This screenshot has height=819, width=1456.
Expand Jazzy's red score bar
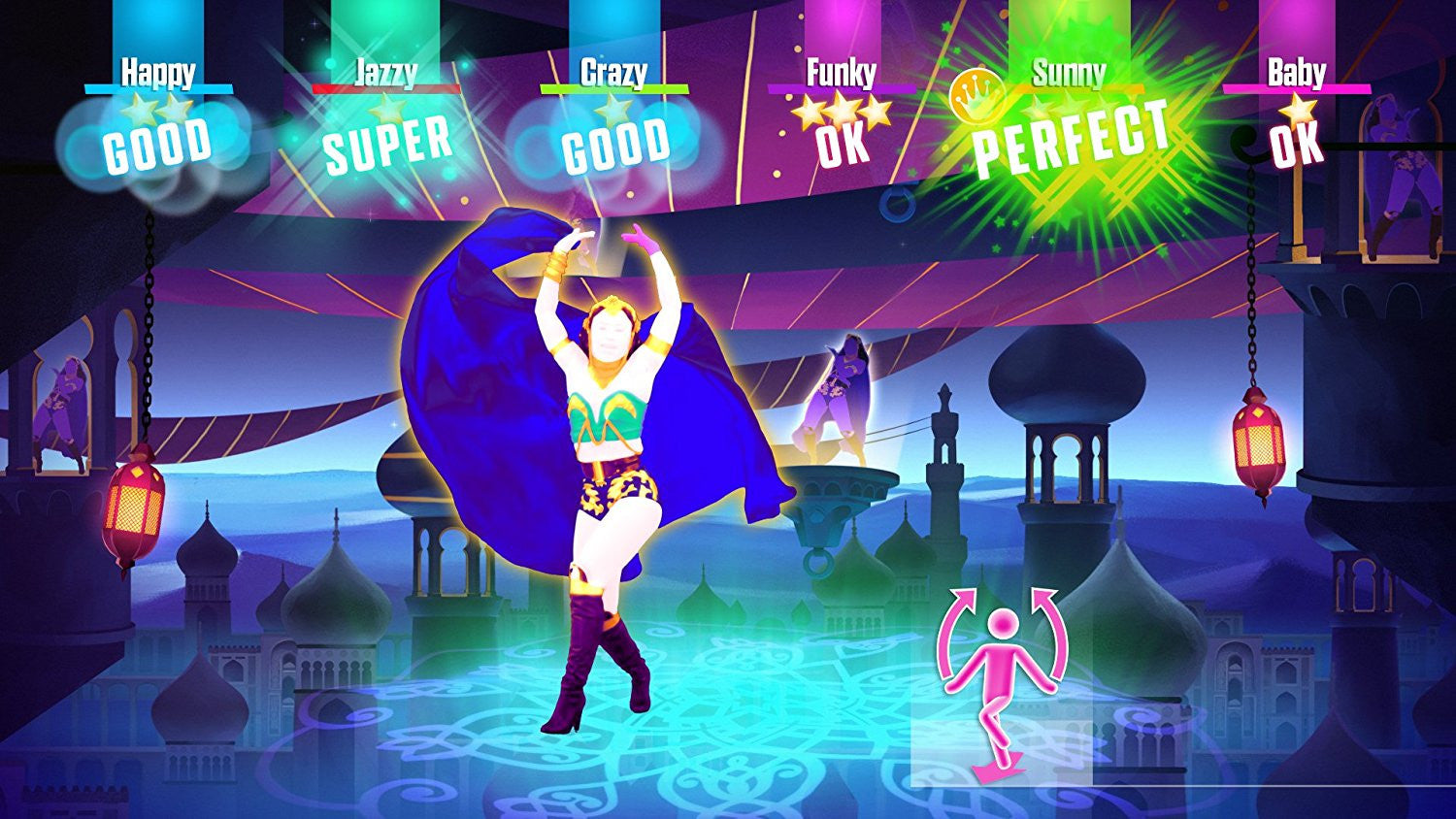(x=386, y=86)
